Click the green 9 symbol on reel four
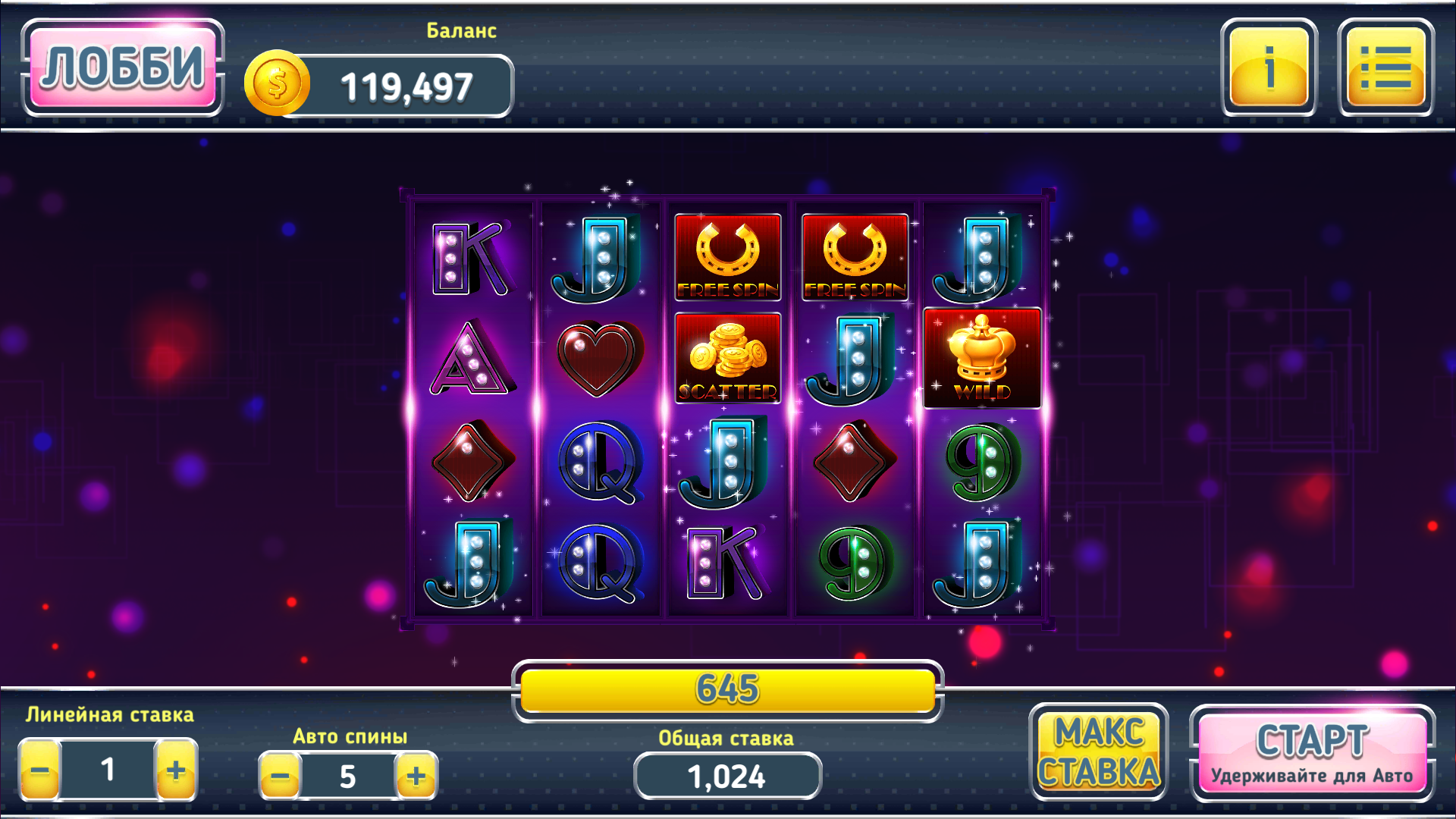The height and width of the screenshot is (819, 1456). coord(854,560)
